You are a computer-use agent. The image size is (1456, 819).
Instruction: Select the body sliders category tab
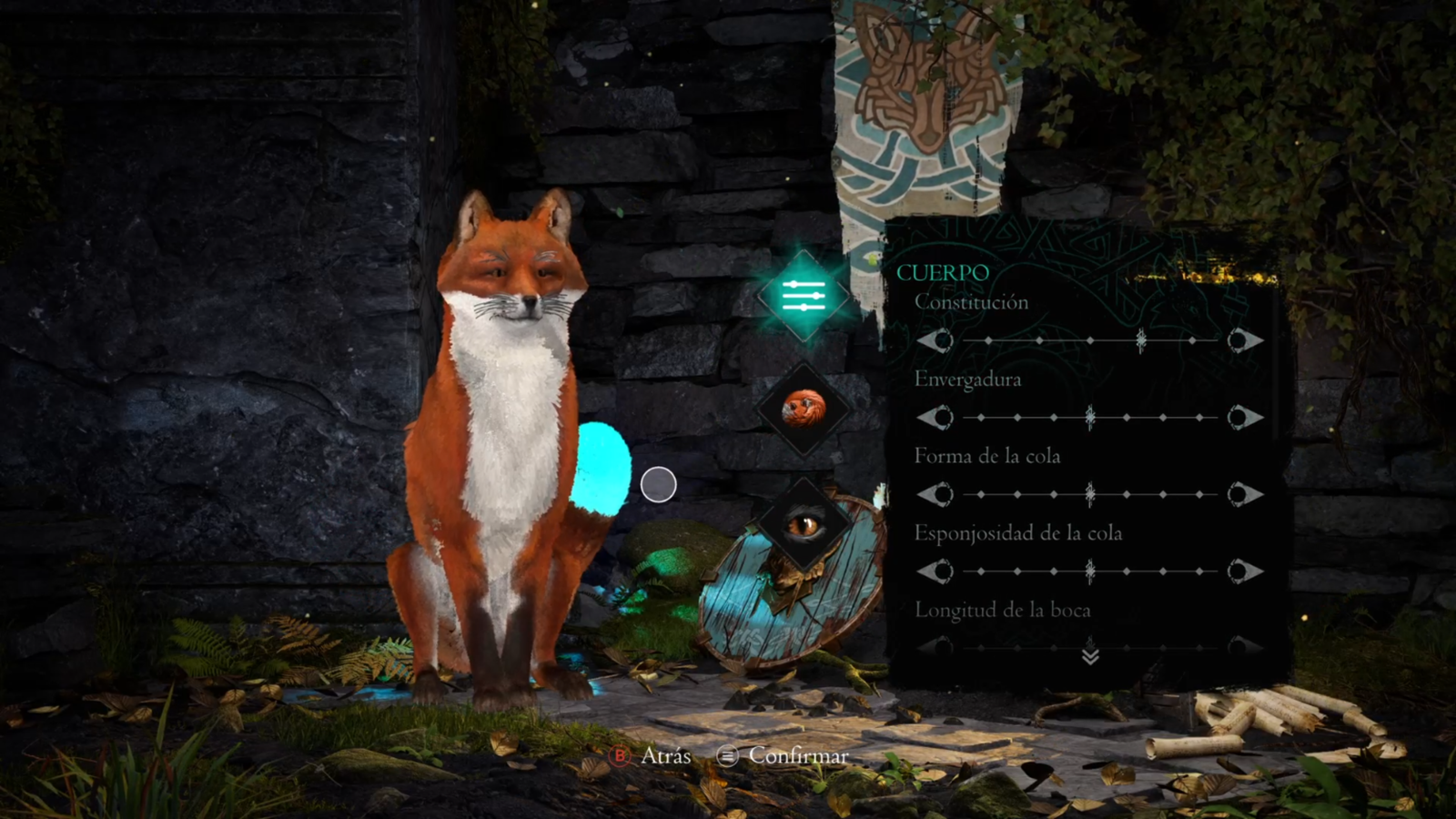point(804,296)
